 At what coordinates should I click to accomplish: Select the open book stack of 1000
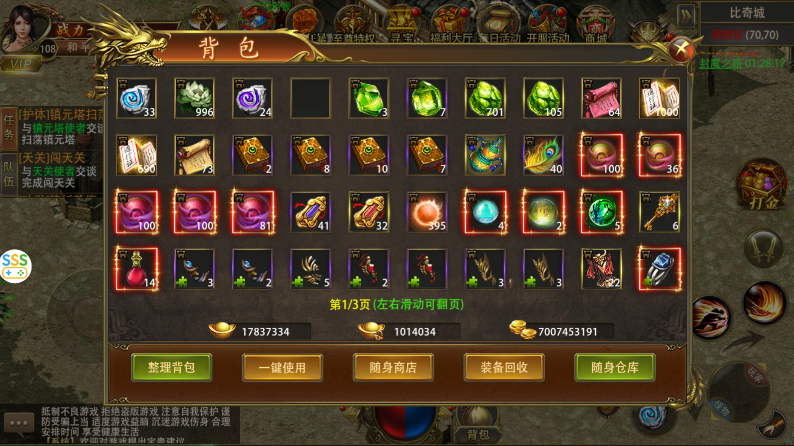click(x=659, y=98)
